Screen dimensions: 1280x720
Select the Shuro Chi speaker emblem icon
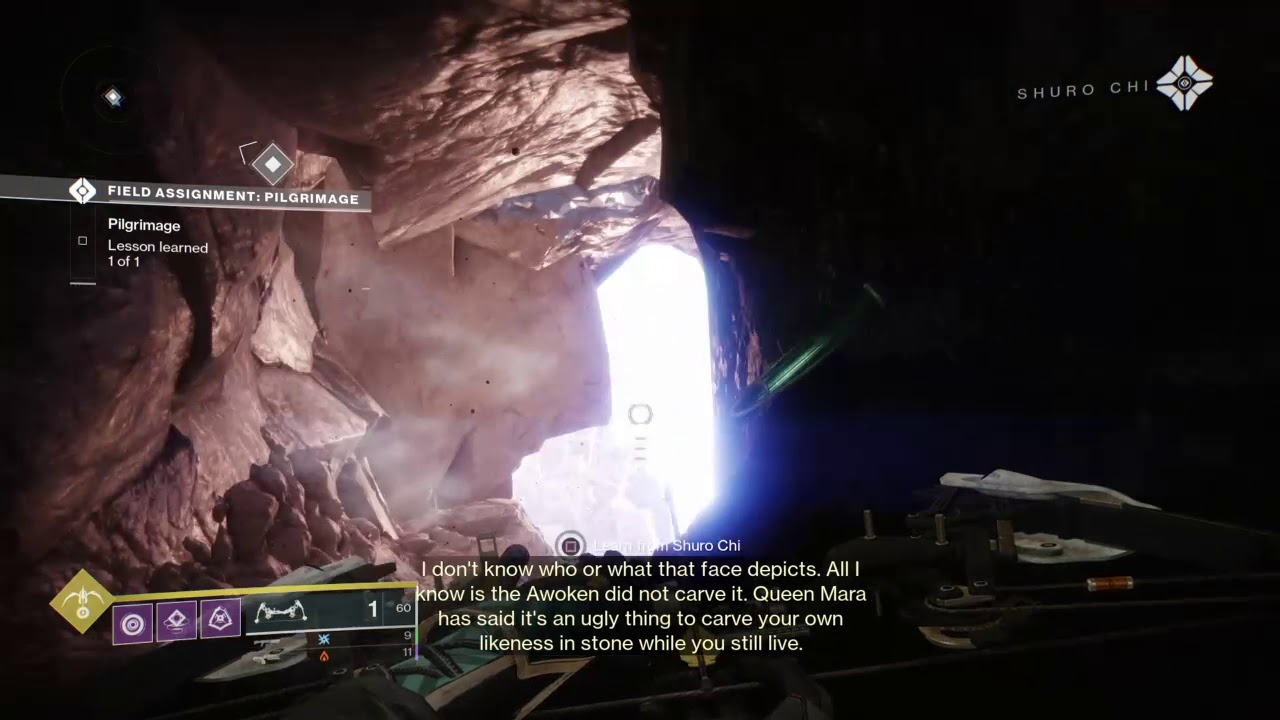tap(1185, 83)
